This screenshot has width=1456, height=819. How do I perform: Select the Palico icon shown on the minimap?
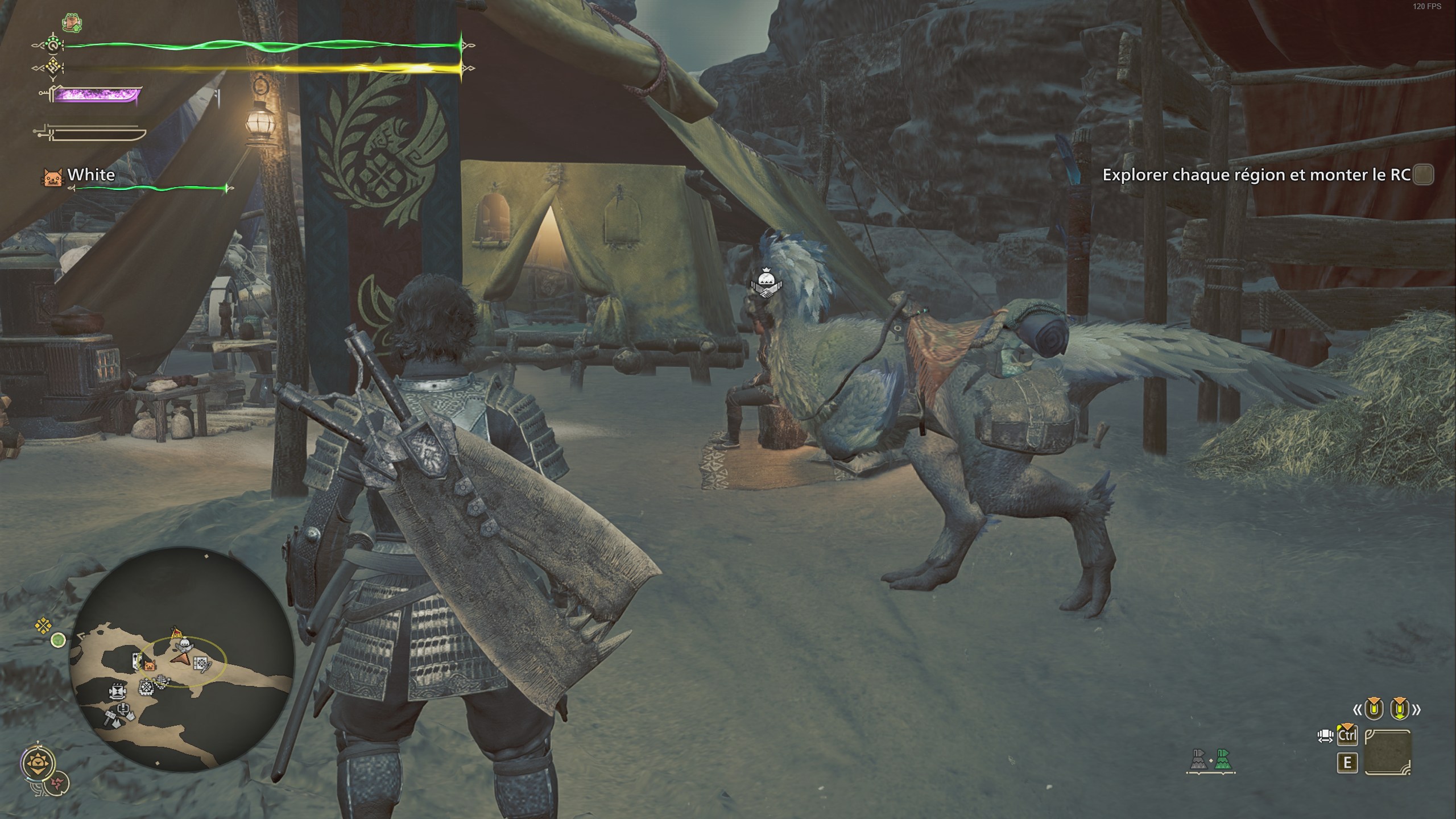coord(150,666)
